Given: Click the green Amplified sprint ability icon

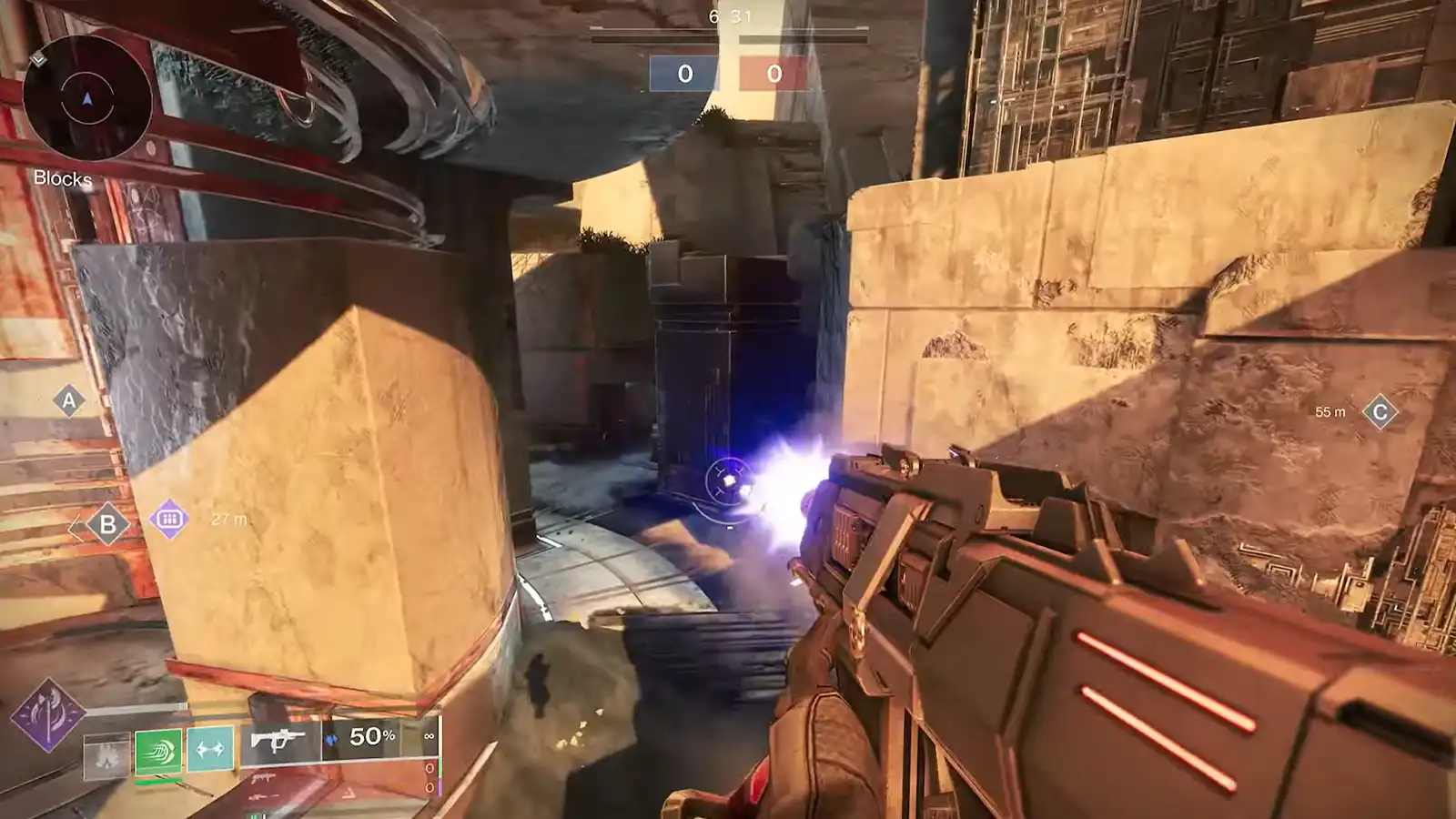Looking at the screenshot, I should point(157,750).
